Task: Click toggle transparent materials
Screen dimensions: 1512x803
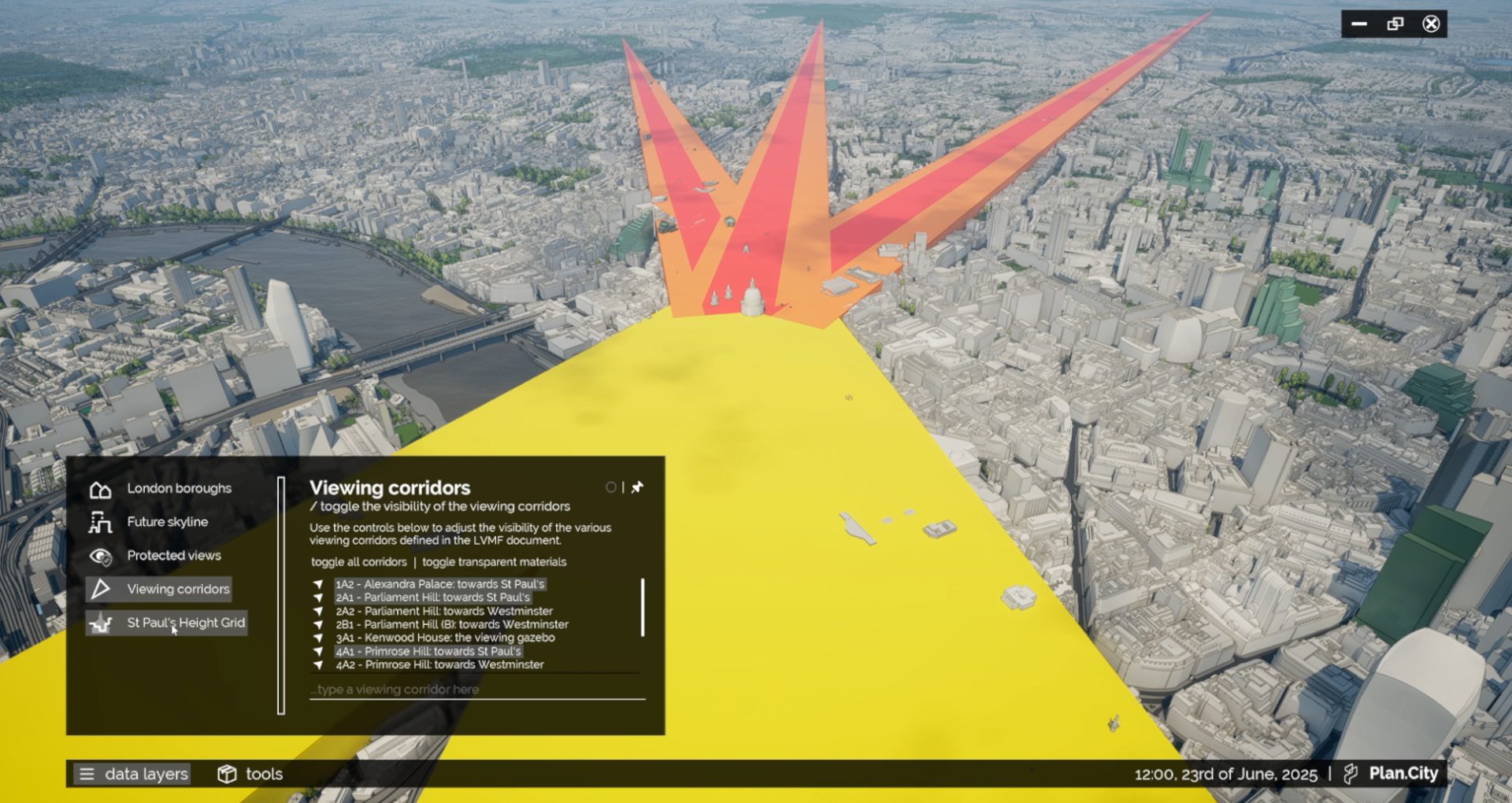Action: tap(495, 562)
